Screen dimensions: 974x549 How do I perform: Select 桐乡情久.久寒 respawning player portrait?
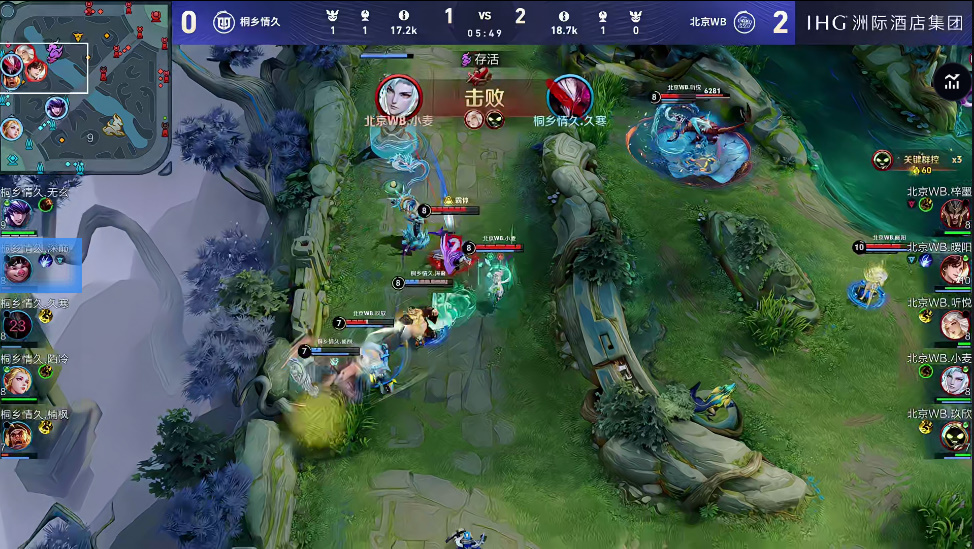[18, 324]
